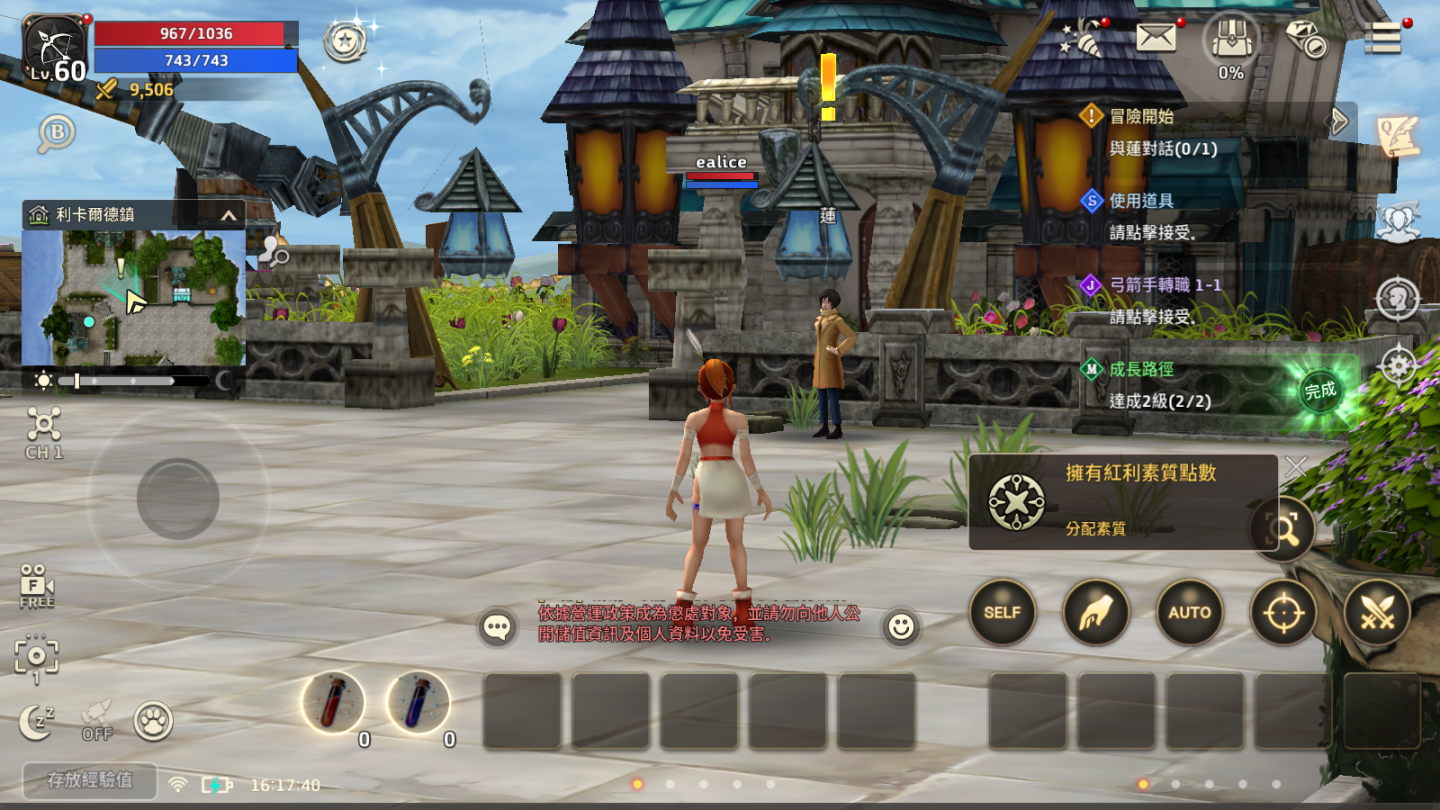Viewport: 1440px width, 810px height.
Task: Tap the crossed swords attack button
Action: click(1377, 612)
